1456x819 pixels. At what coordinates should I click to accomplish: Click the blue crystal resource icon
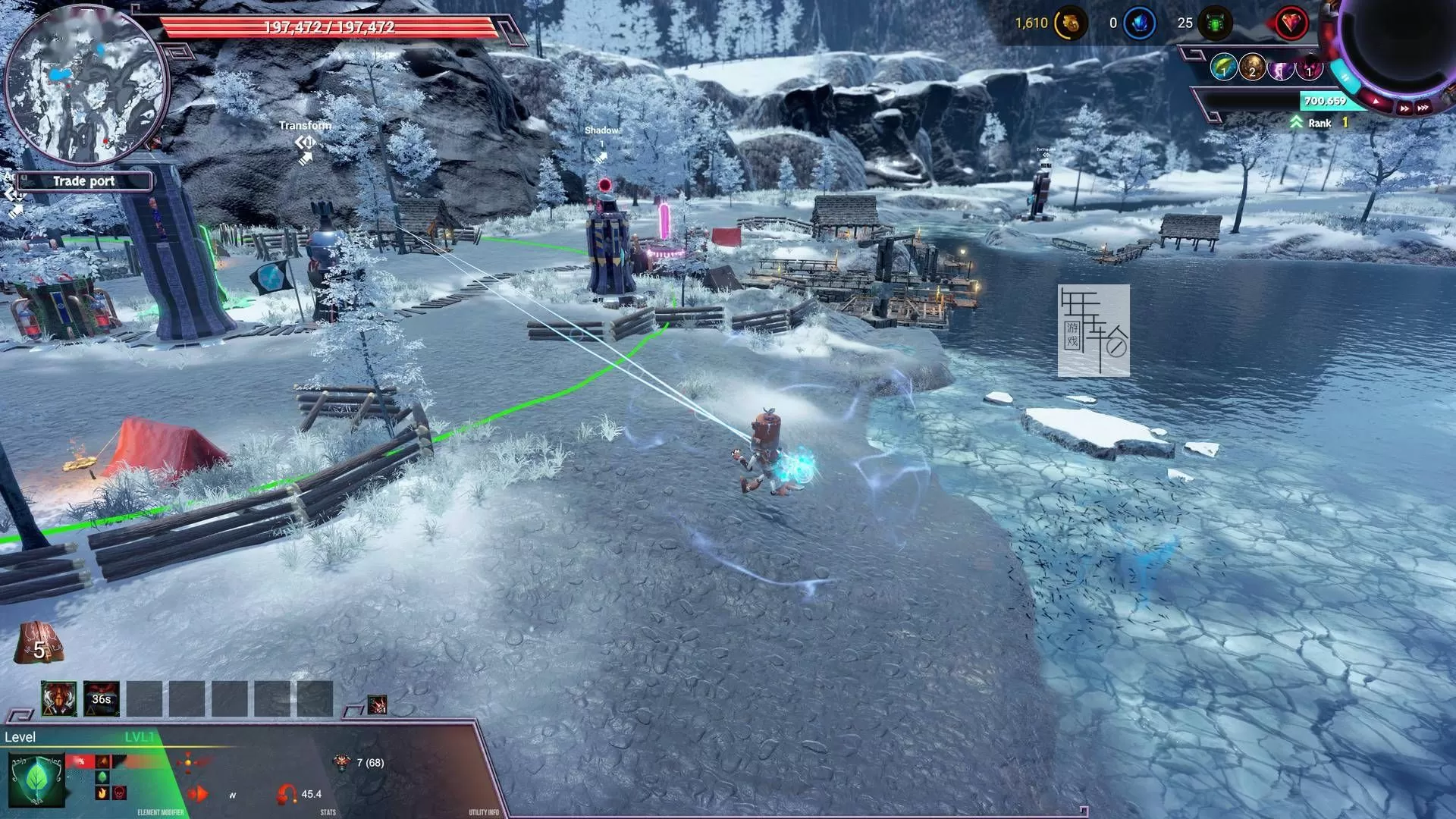[1139, 24]
